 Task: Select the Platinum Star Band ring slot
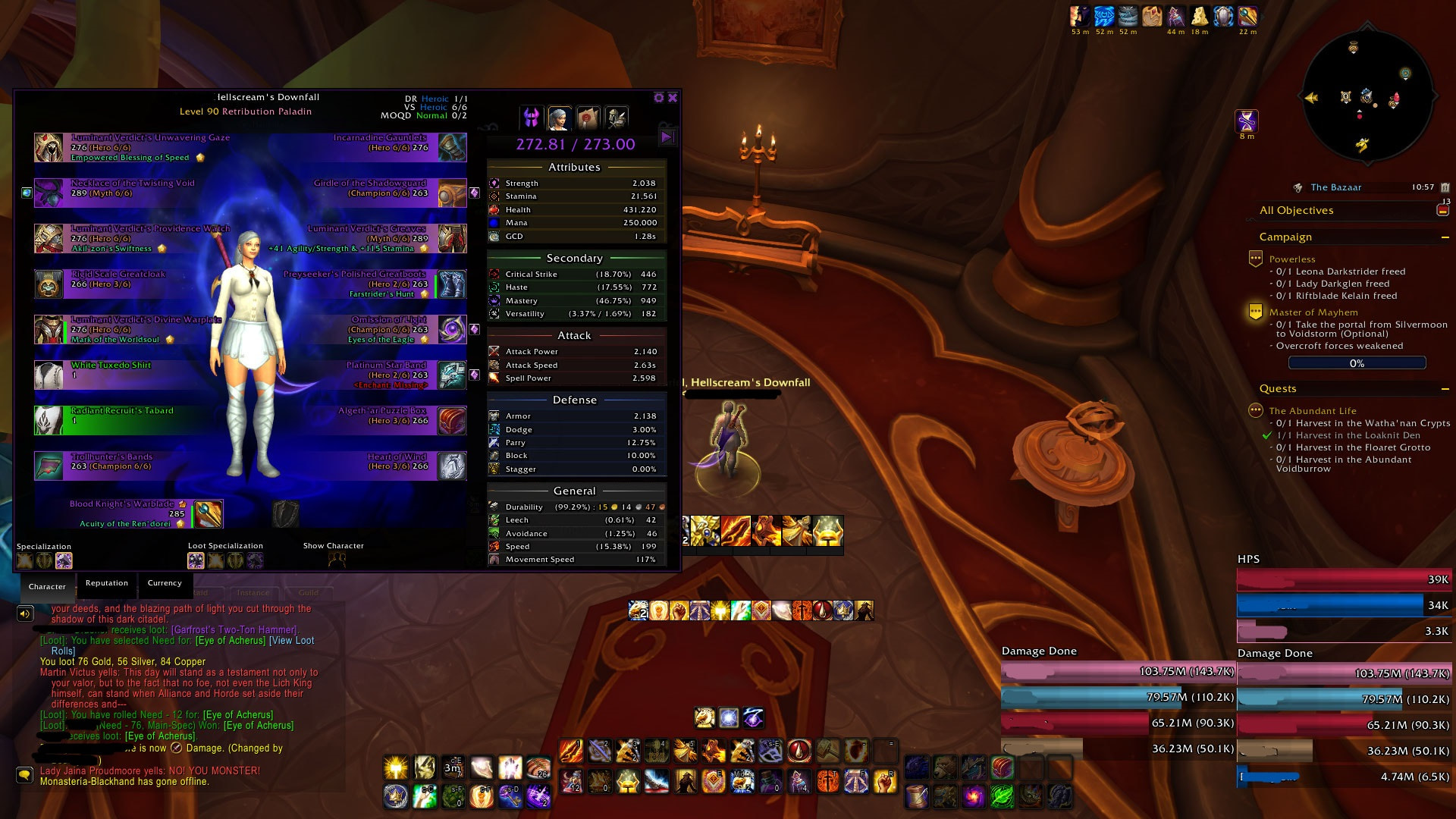[x=452, y=375]
